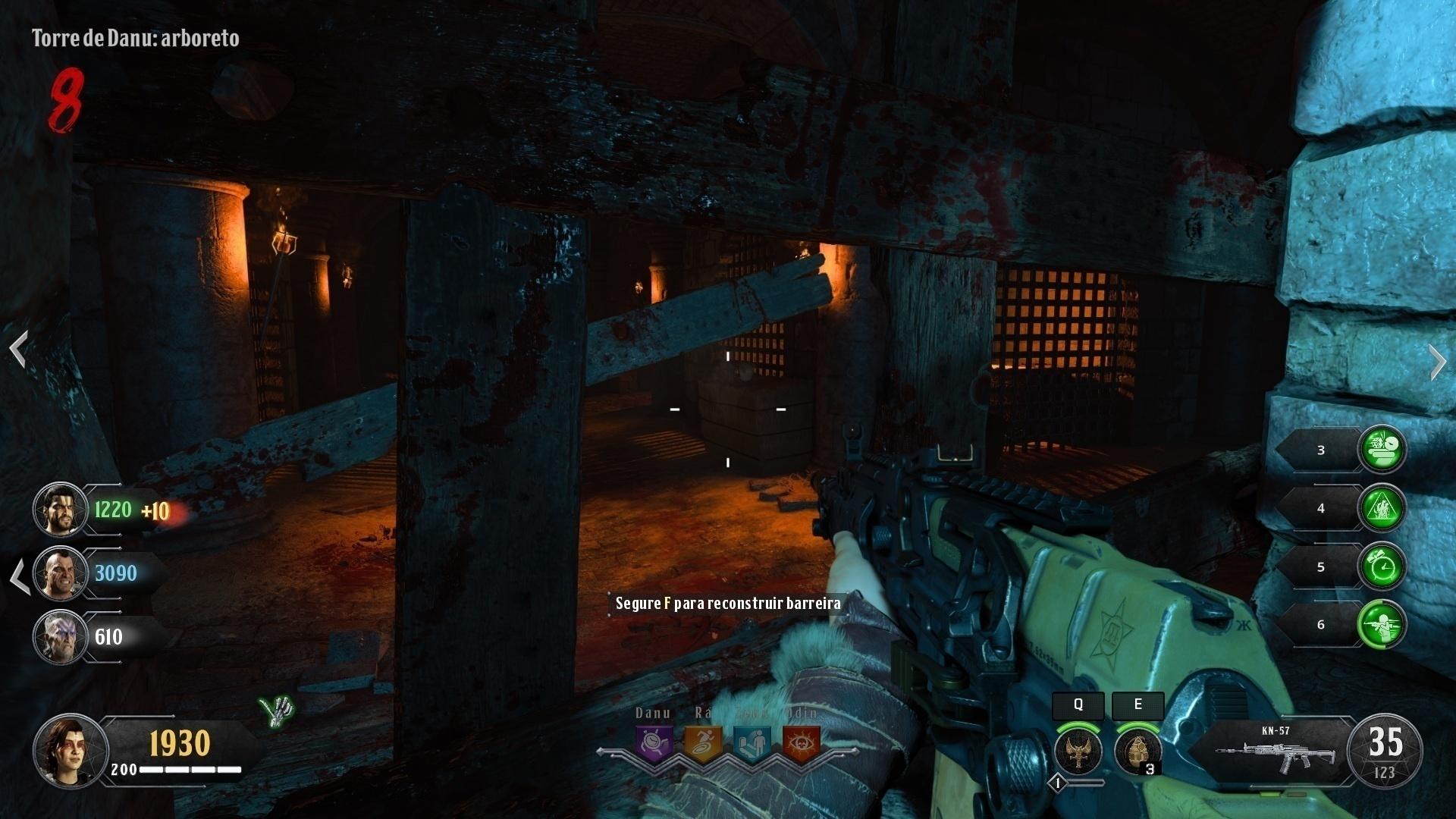1456x819 pixels.
Task: Click the Torre de Danu: arboreto title
Action: point(133,39)
